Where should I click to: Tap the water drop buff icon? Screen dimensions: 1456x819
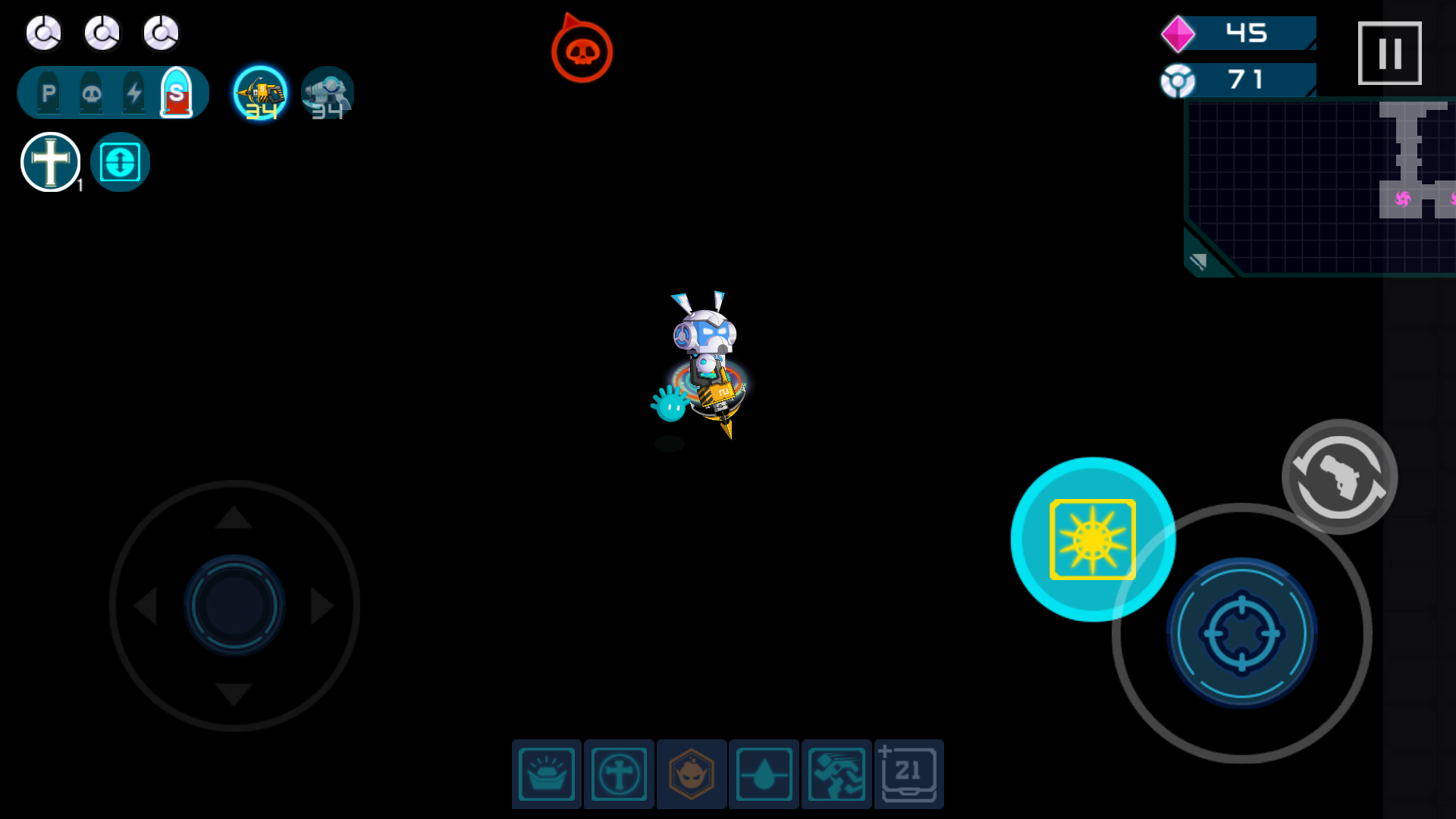(x=764, y=773)
